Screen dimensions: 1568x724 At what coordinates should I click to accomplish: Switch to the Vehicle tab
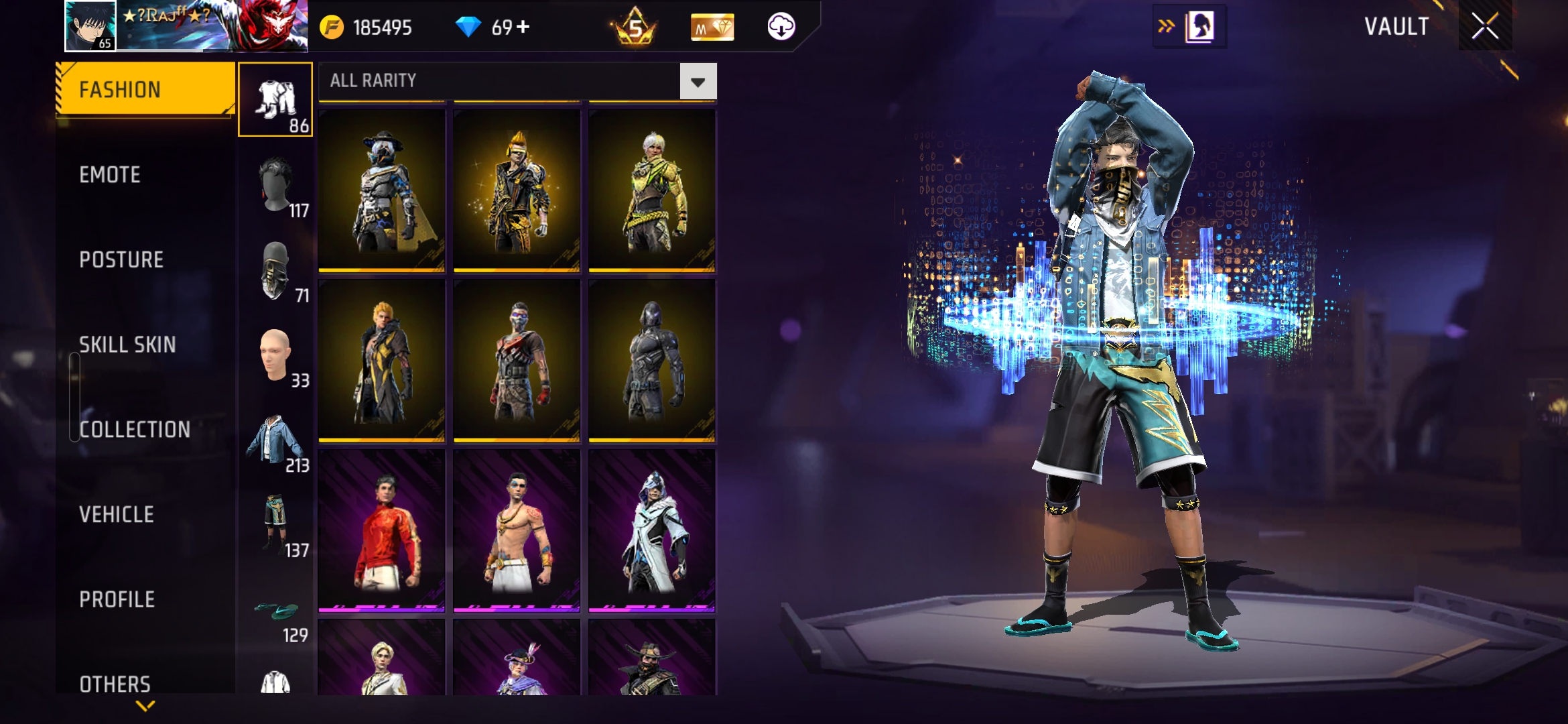(117, 515)
